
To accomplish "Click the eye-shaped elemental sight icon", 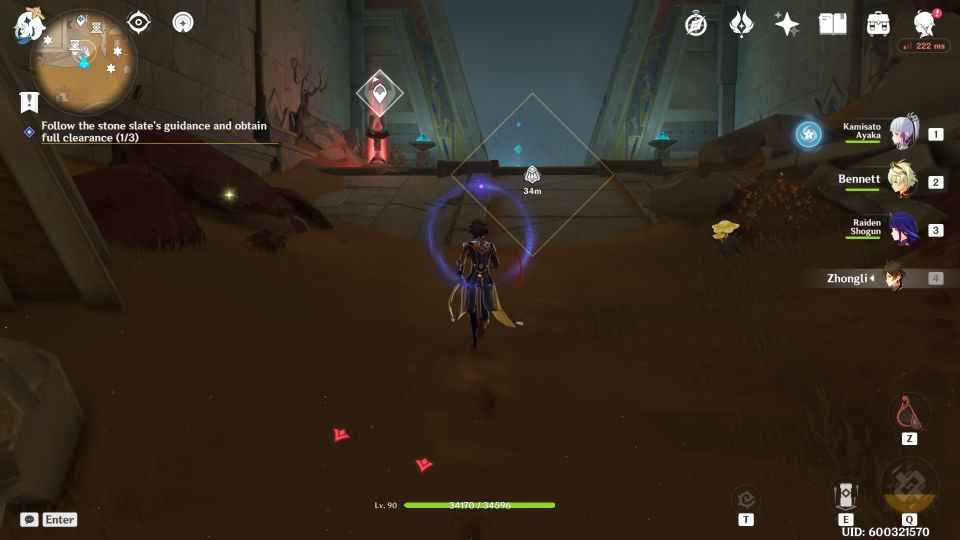I will click(x=139, y=22).
